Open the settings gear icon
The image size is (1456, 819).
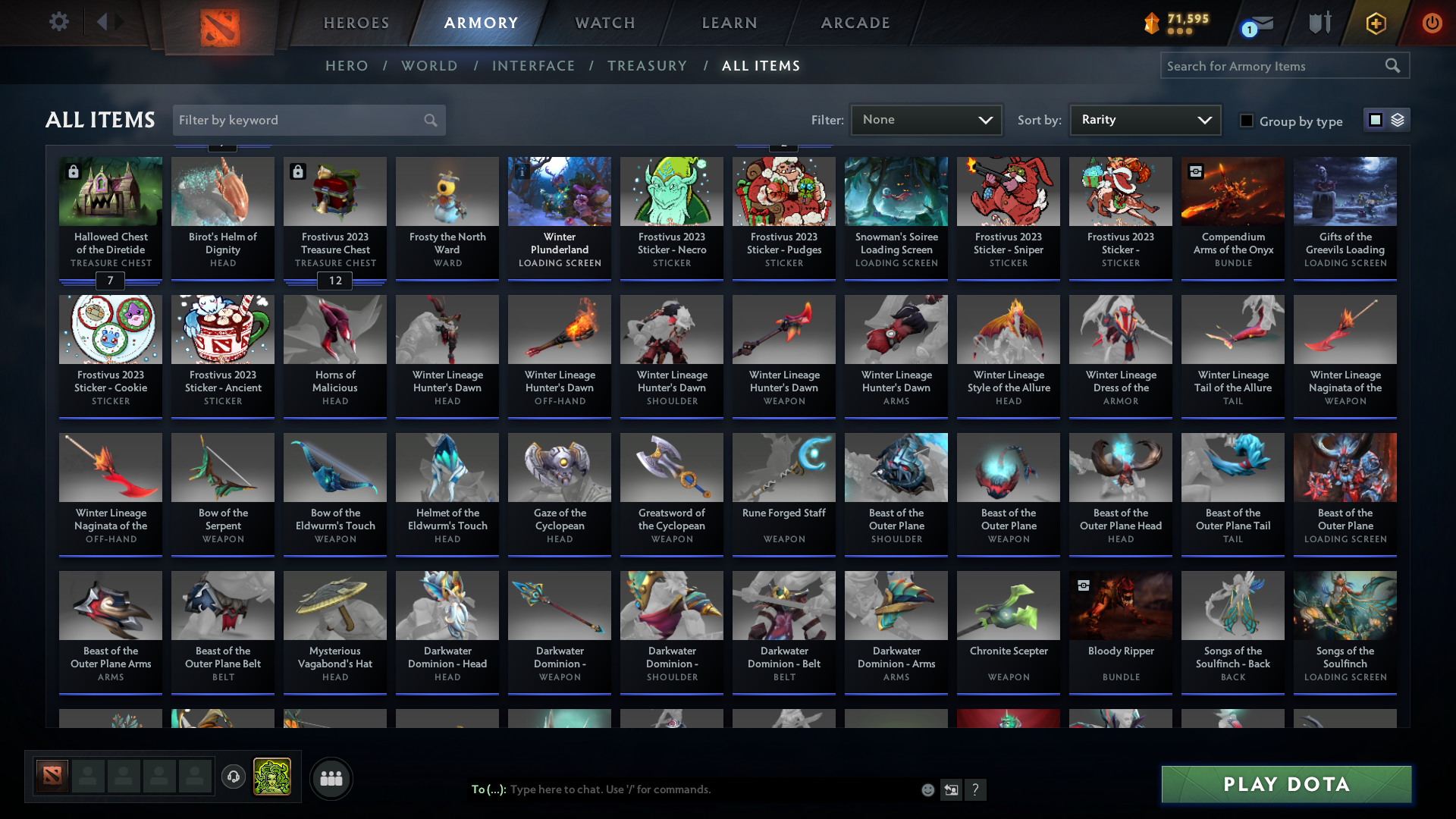tap(59, 22)
